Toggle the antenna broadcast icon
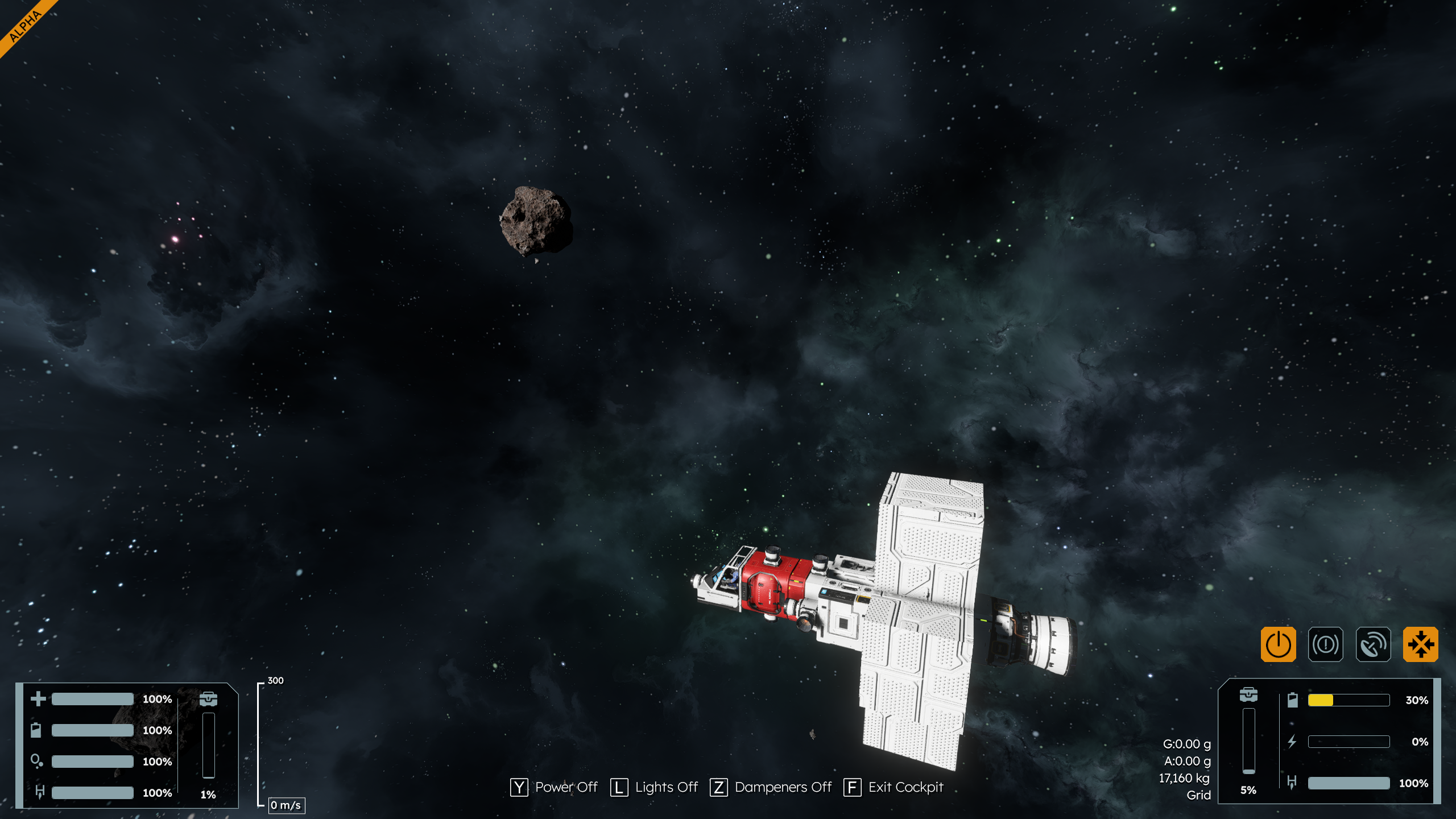 click(x=1373, y=644)
